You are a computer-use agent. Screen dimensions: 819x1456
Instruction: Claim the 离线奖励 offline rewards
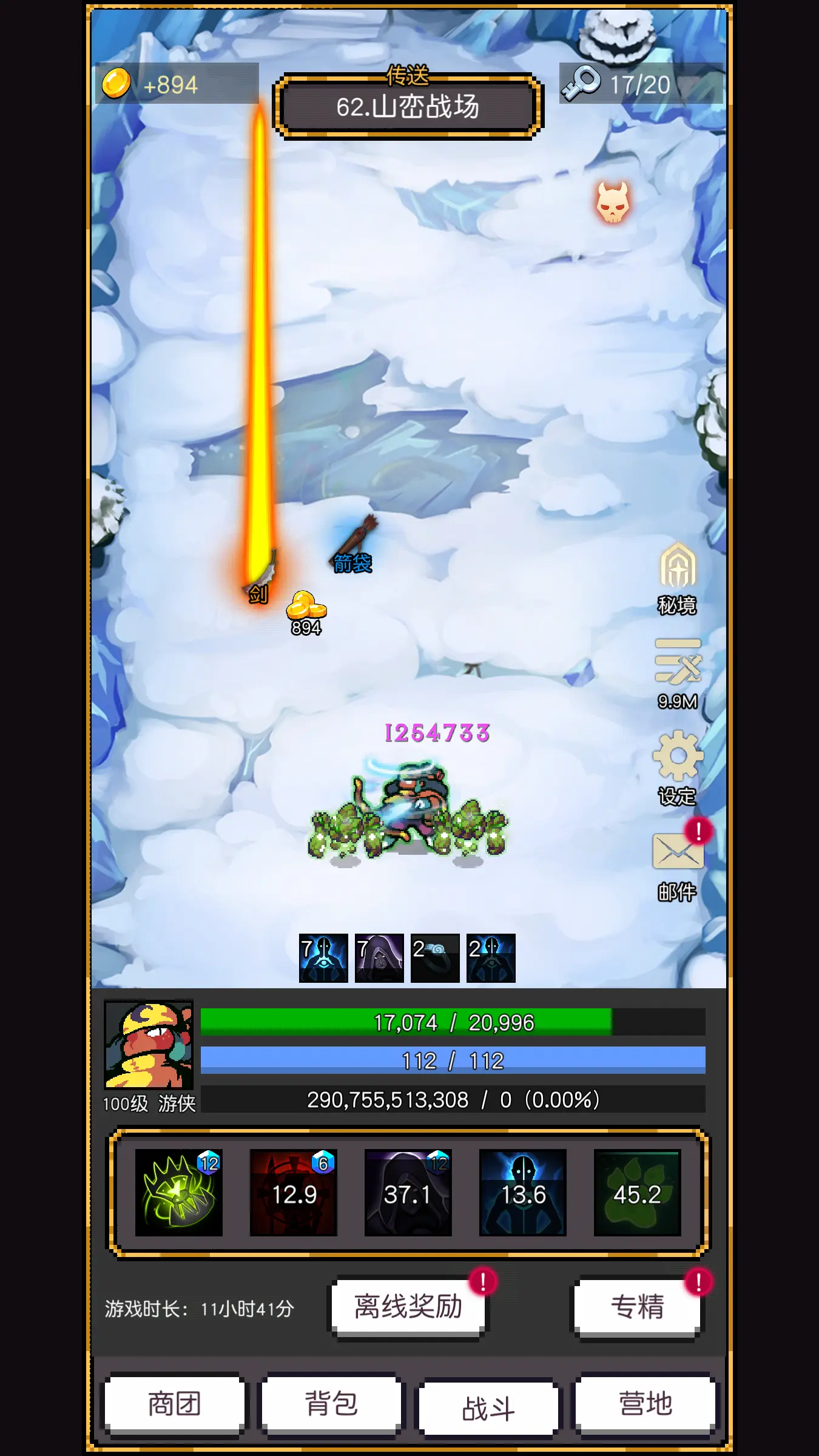(x=408, y=1306)
